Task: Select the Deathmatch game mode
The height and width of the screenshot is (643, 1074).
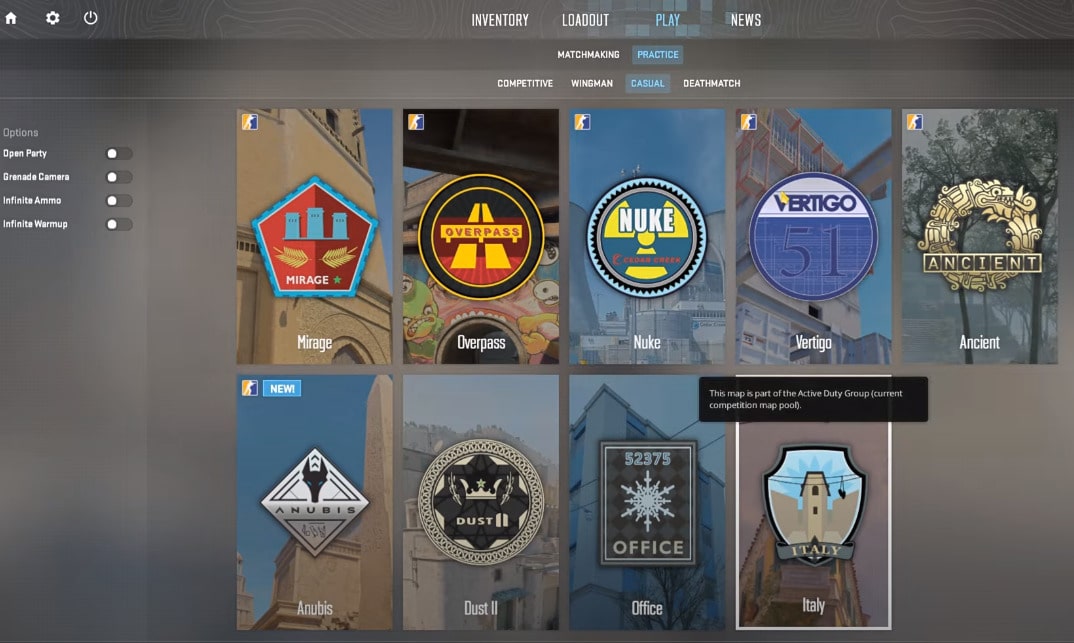Action: (x=711, y=84)
